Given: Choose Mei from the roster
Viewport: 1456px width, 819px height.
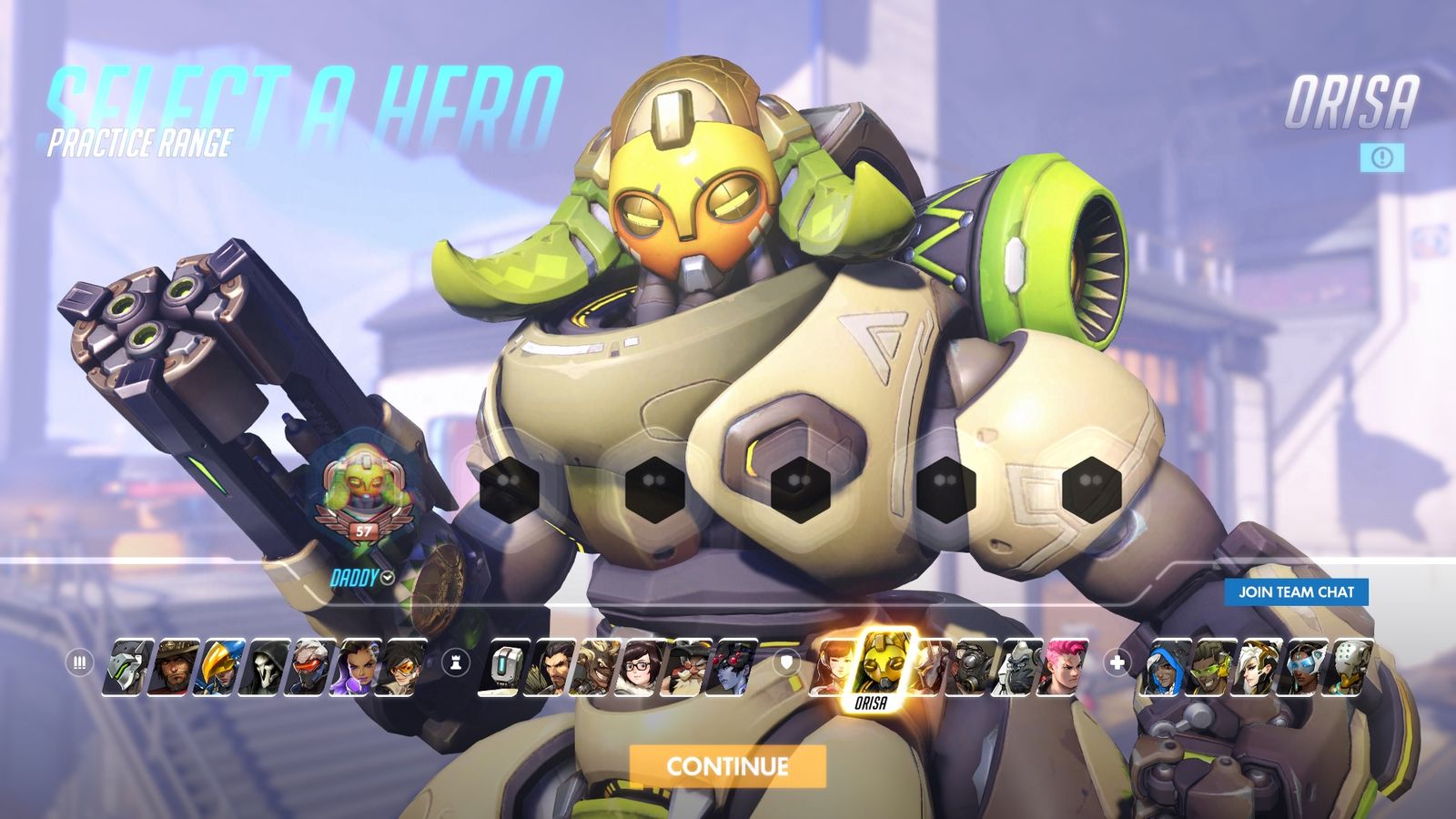Looking at the screenshot, I should pyautogui.click(x=641, y=666).
